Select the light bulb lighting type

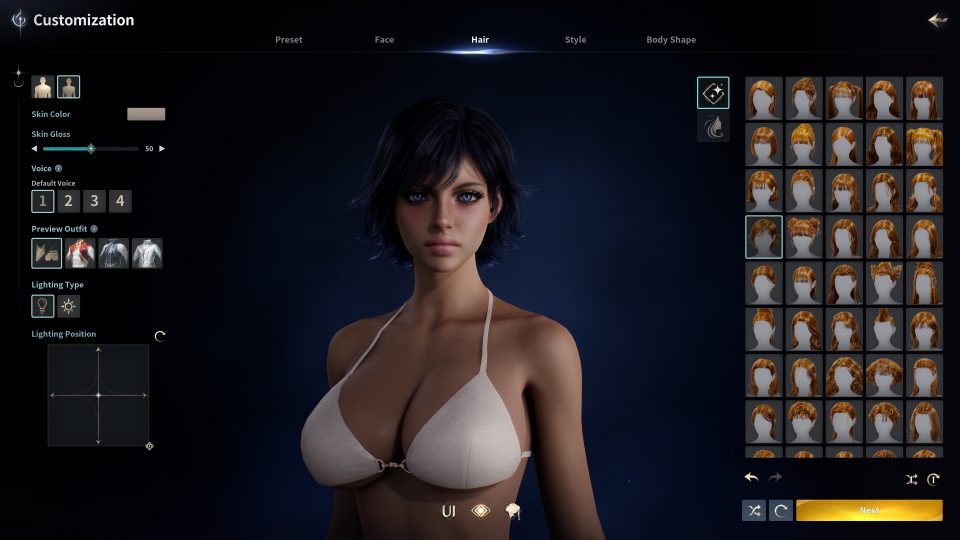click(43, 306)
